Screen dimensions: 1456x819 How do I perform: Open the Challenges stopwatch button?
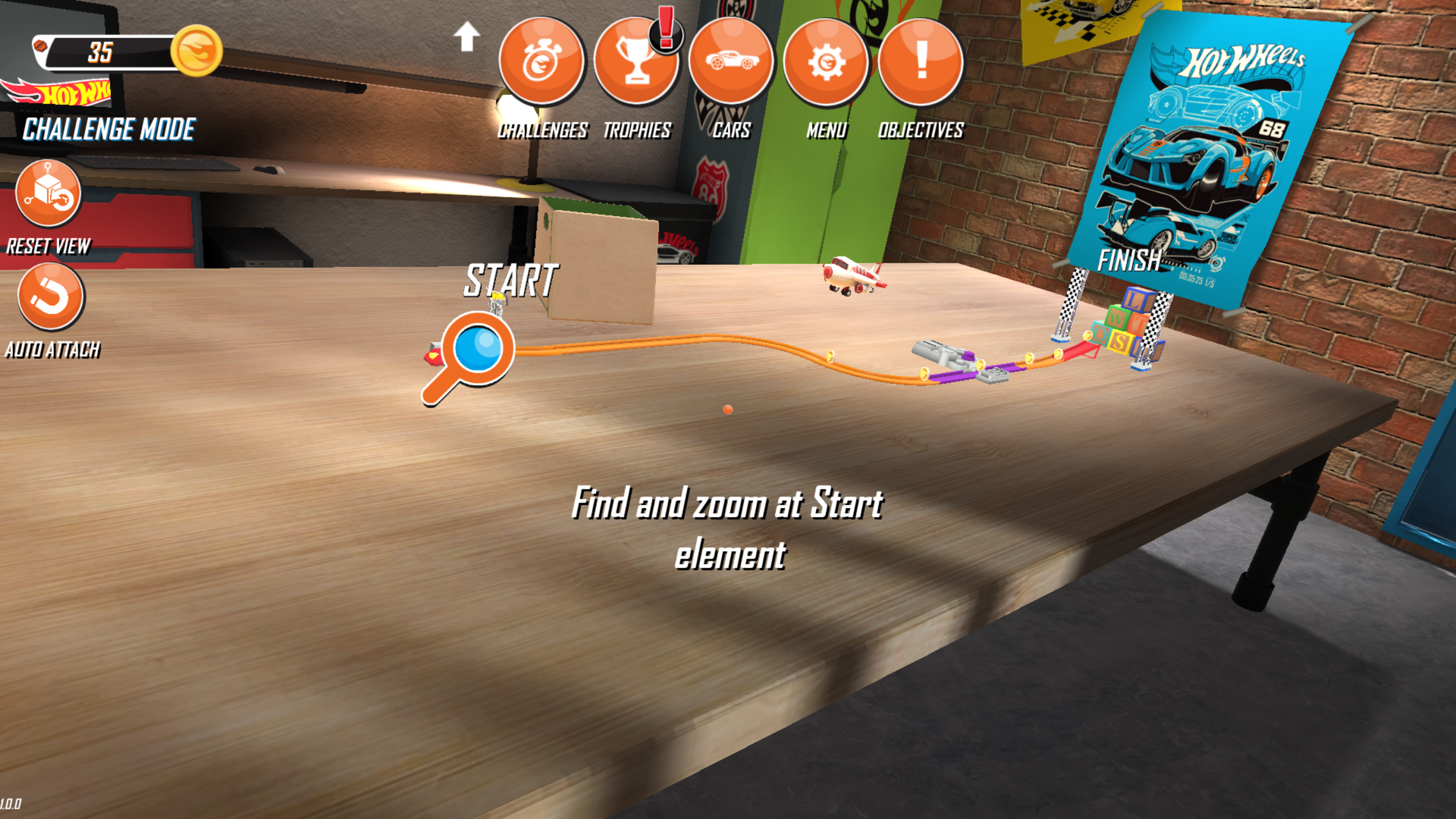[x=541, y=61]
